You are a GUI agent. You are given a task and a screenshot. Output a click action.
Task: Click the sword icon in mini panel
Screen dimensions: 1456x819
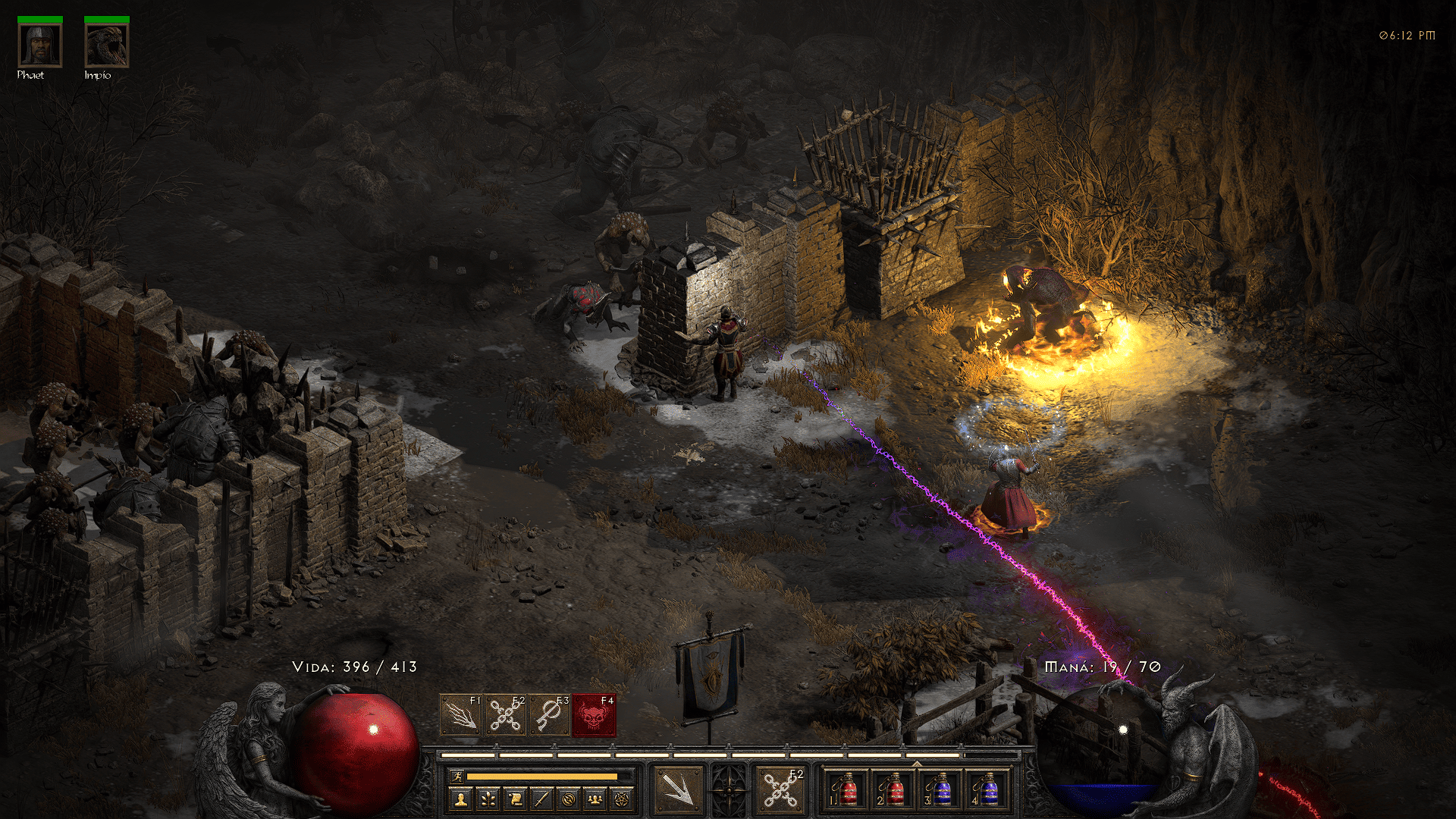coord(541,799)
